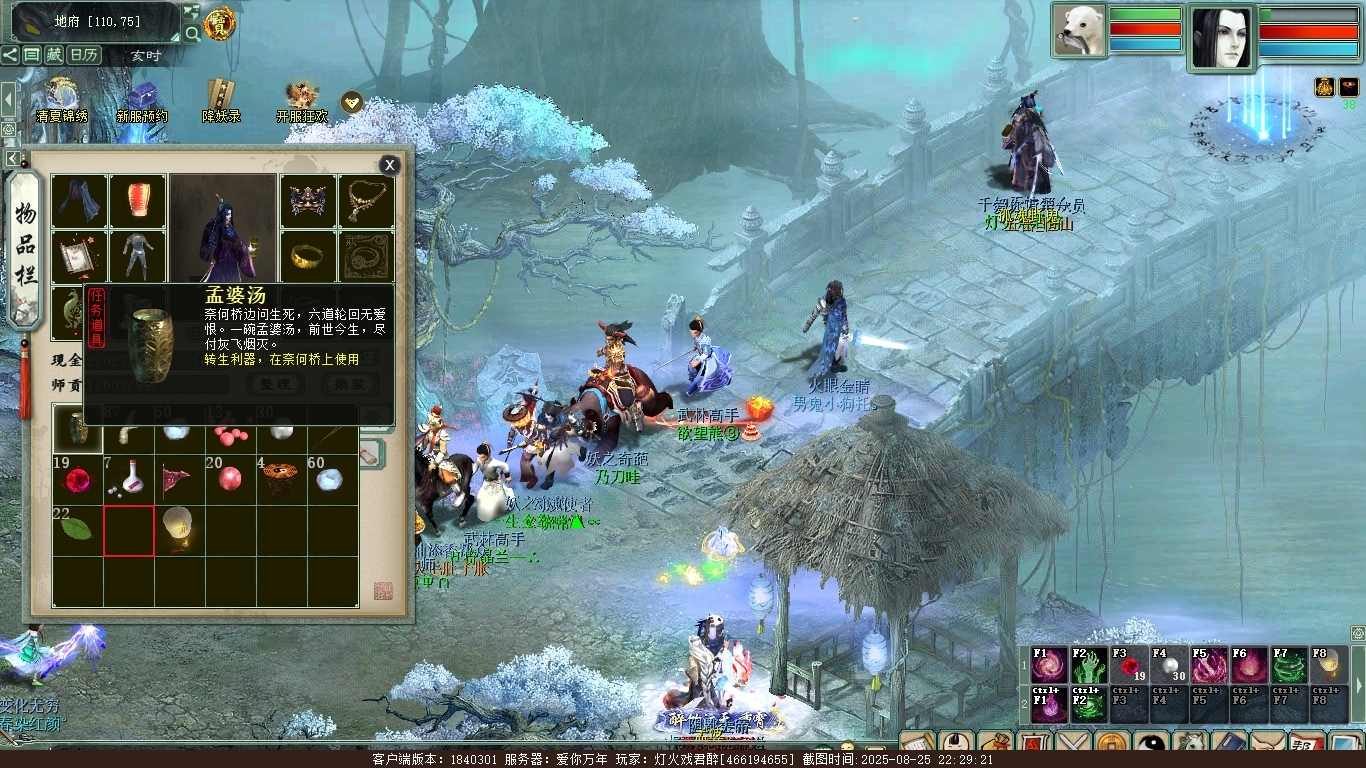Click the polar bear pet portrait

click(x=1079, y=31)
